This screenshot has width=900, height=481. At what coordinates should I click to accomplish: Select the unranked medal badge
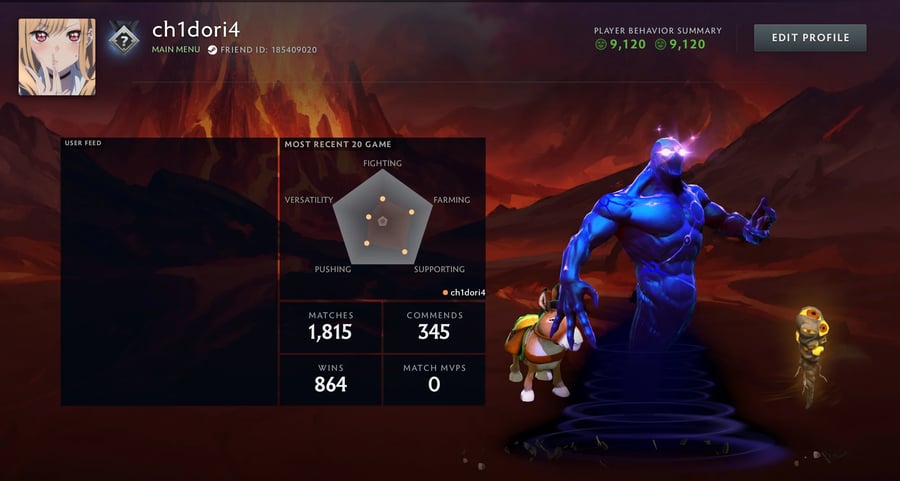click(122, 40)
